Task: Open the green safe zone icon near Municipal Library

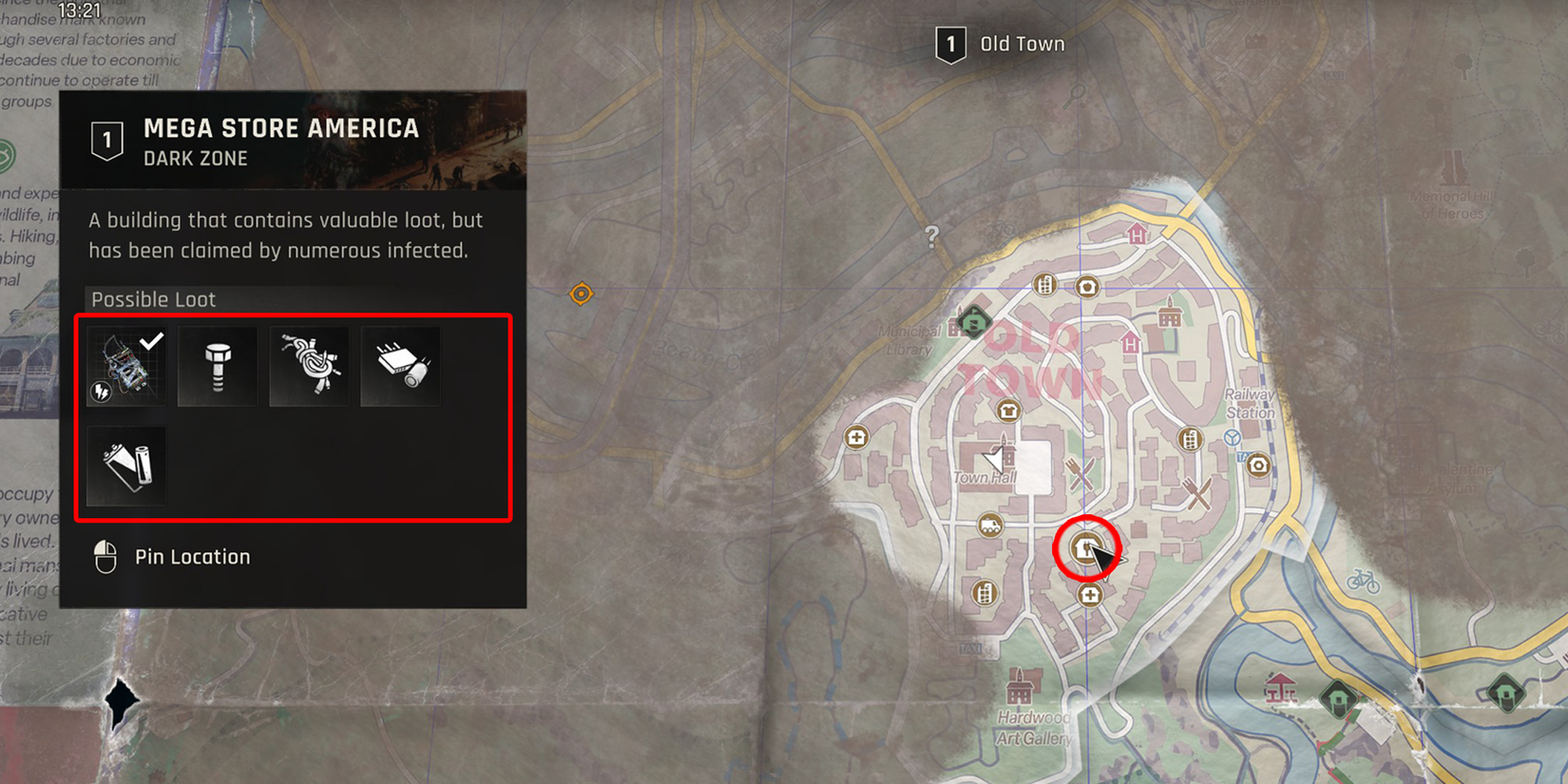Action: point(972,323)
